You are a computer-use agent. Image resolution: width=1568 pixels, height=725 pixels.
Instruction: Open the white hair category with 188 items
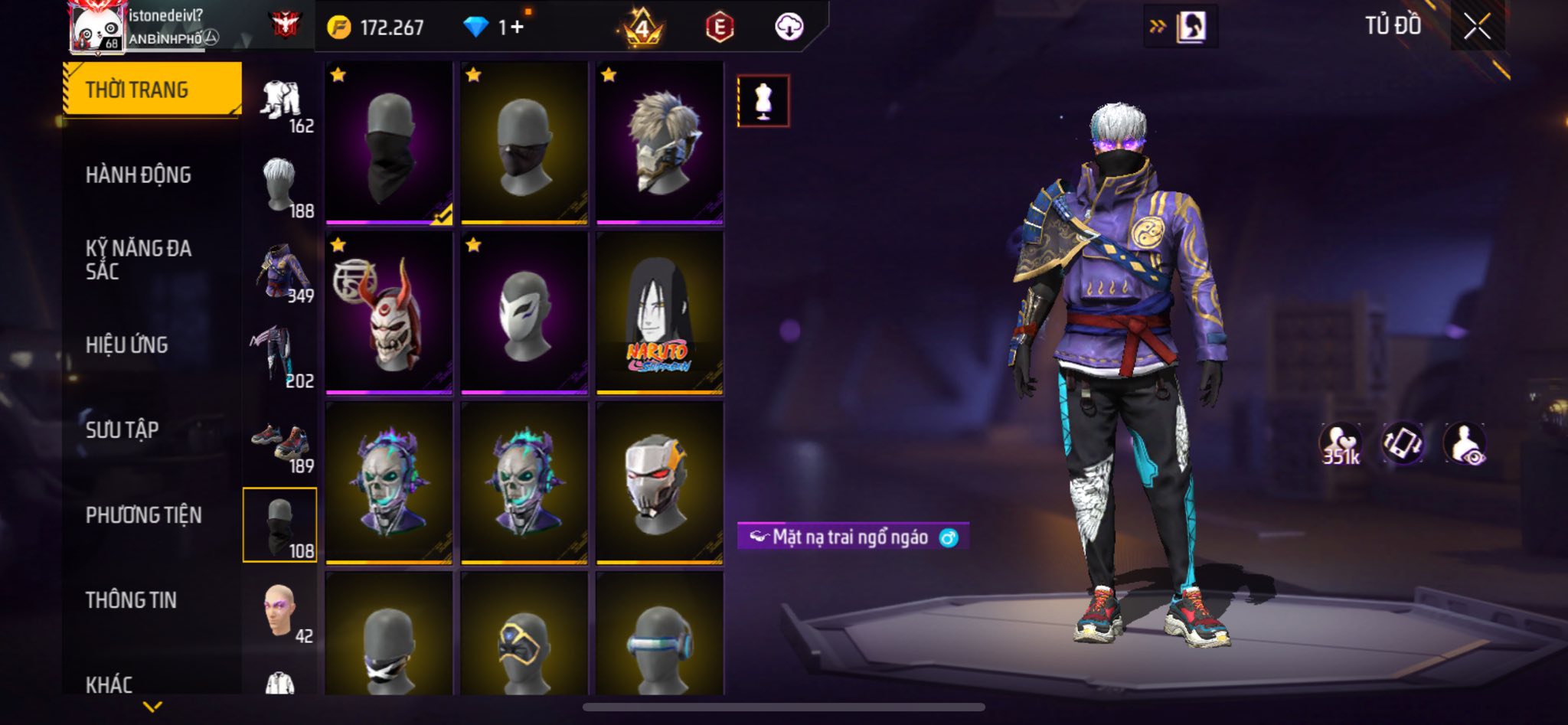[281, 186]
